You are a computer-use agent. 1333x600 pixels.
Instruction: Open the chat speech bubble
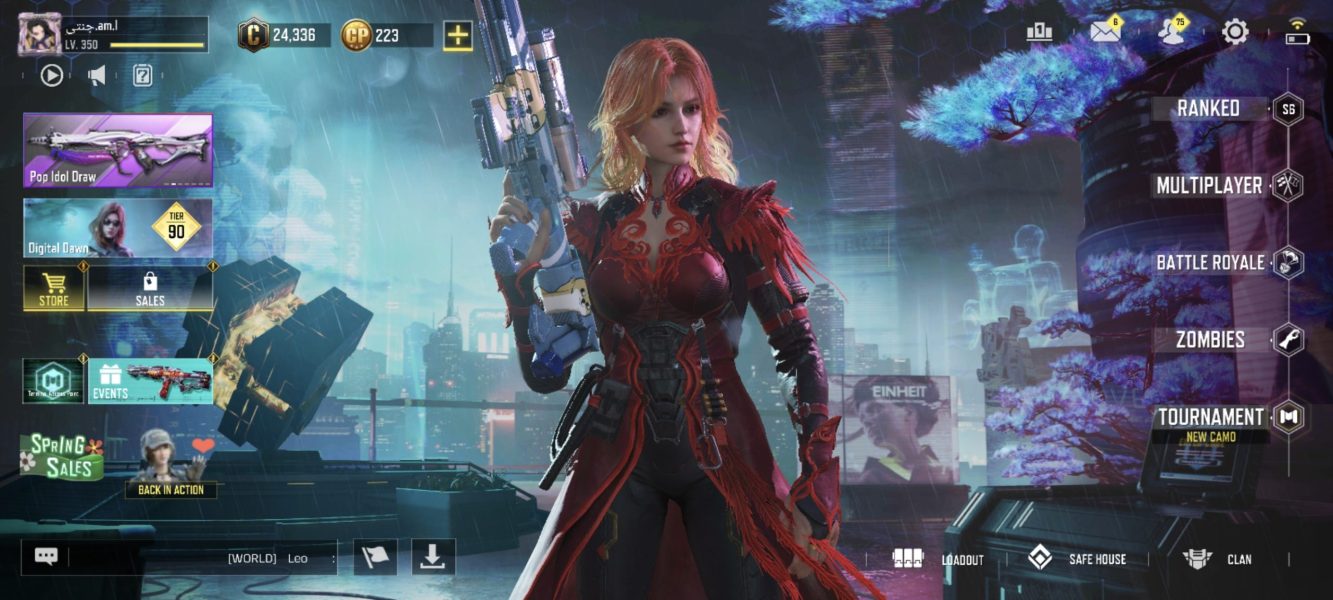pos(46,557)
